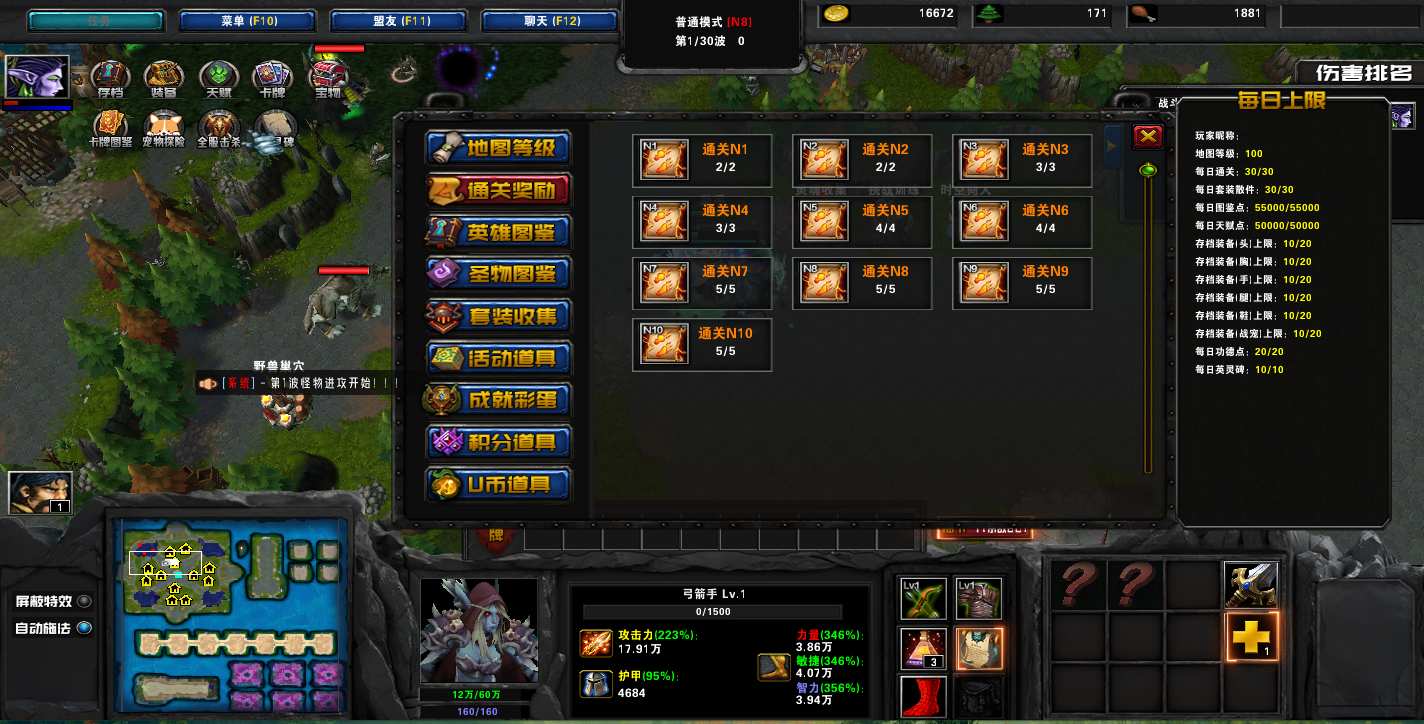1424x724 pixels.
Task: Choose the 通关N10 reward entry
Action: point(702,344)
